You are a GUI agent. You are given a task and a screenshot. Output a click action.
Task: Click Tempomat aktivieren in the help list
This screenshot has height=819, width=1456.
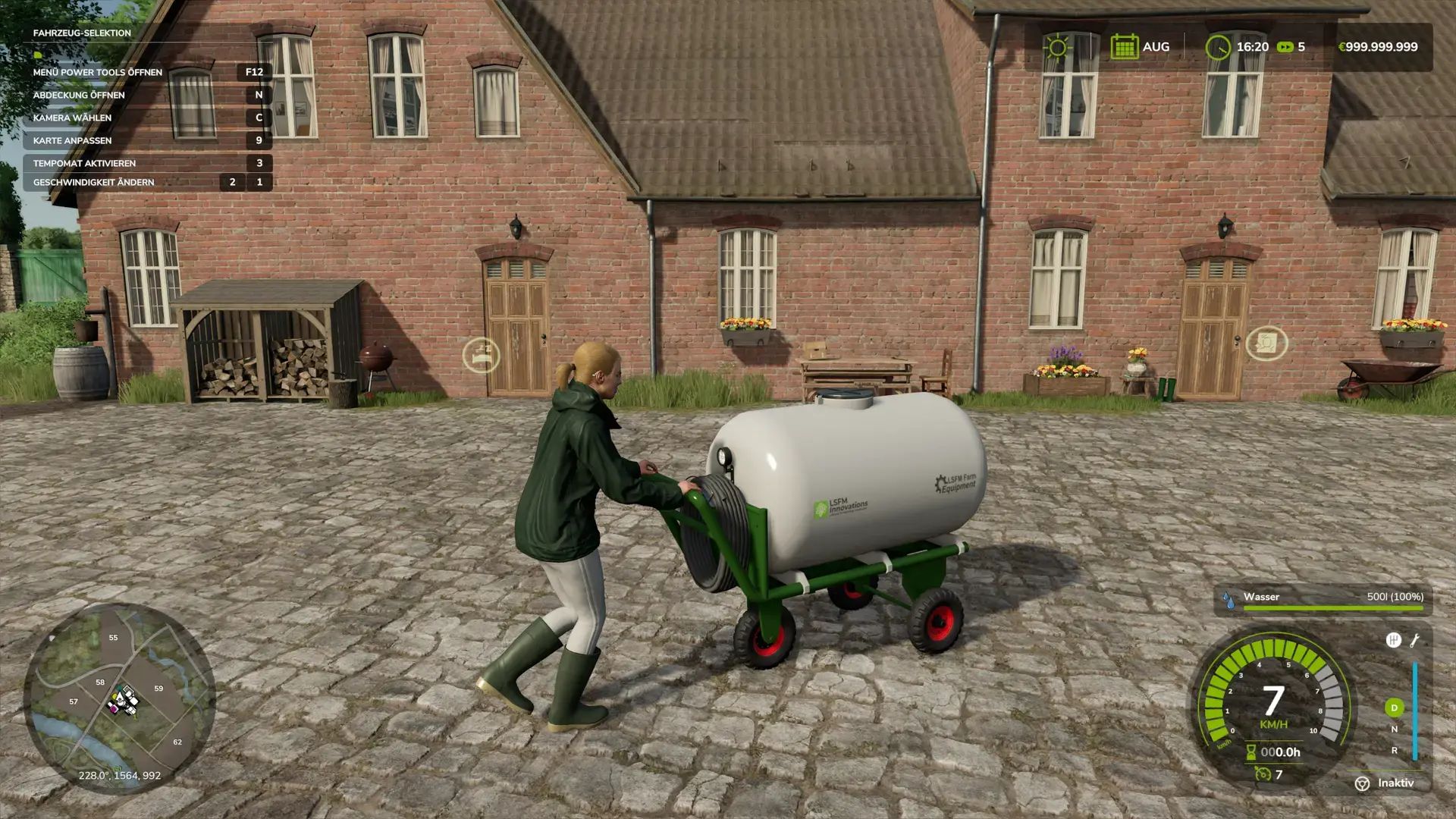click(x=83, y=162)
